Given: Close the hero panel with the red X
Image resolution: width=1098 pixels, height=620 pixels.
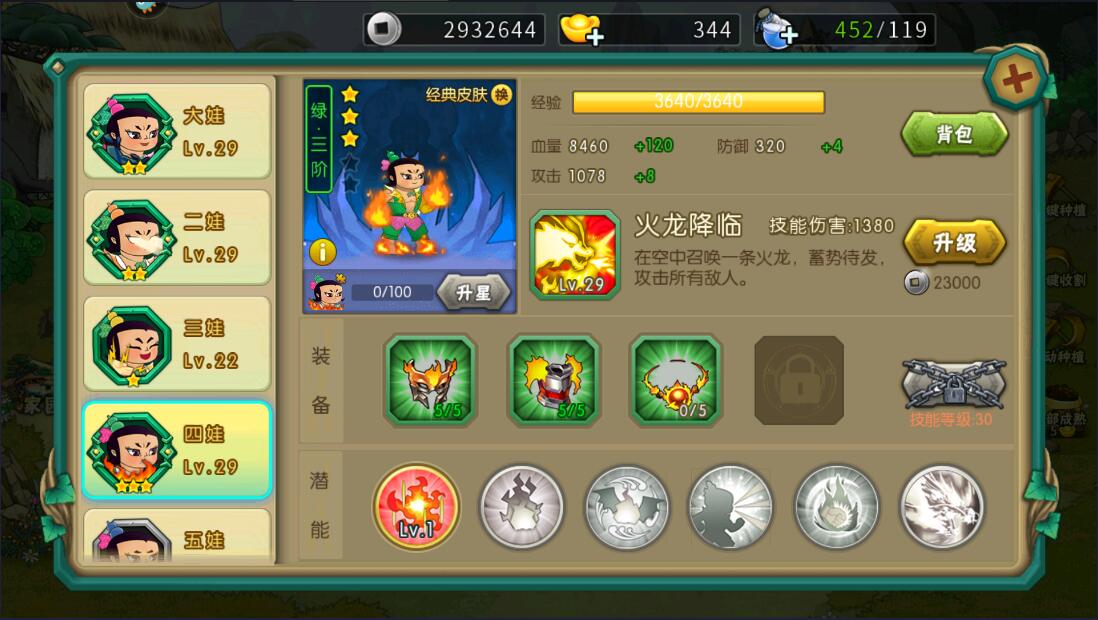Looking at the screenshot, I should pos(1016,79).
